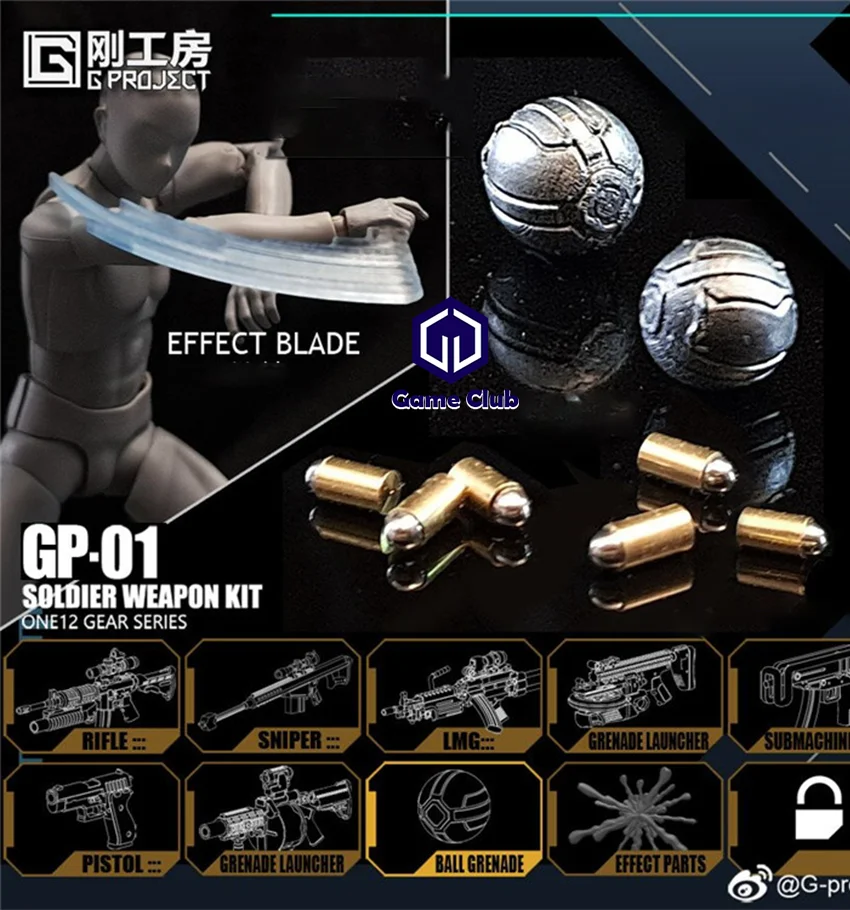
Task: Select the highlighted Ball Grenade tile
Action: [x=454, y=819]
